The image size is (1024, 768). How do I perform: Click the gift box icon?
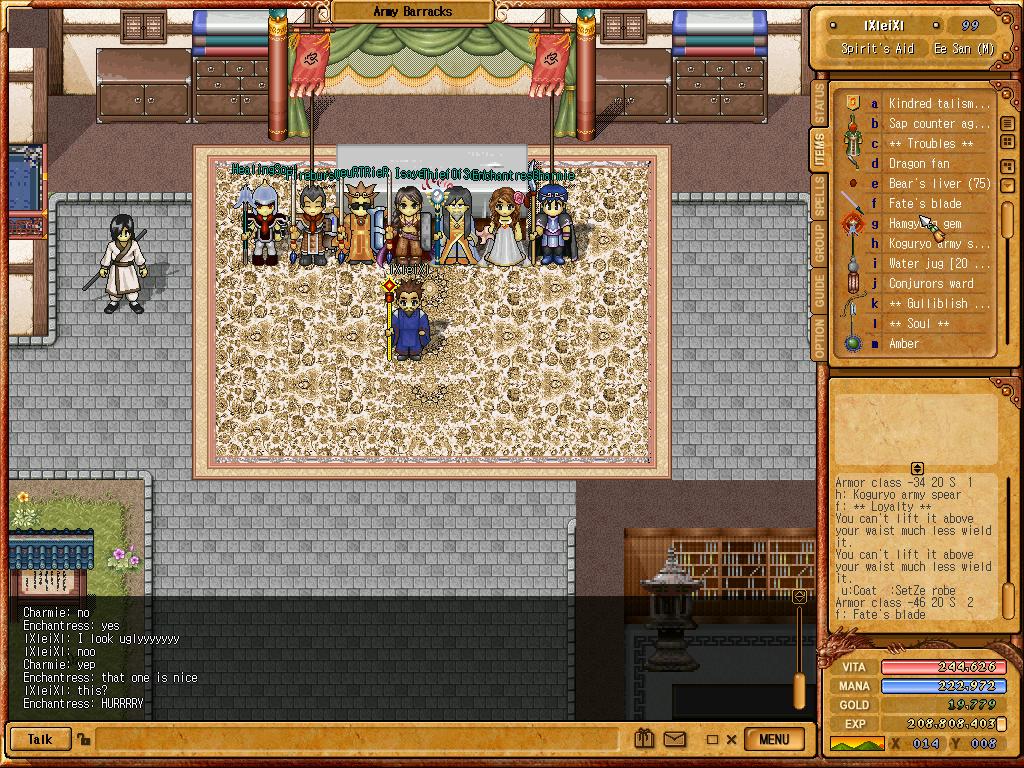645,740
